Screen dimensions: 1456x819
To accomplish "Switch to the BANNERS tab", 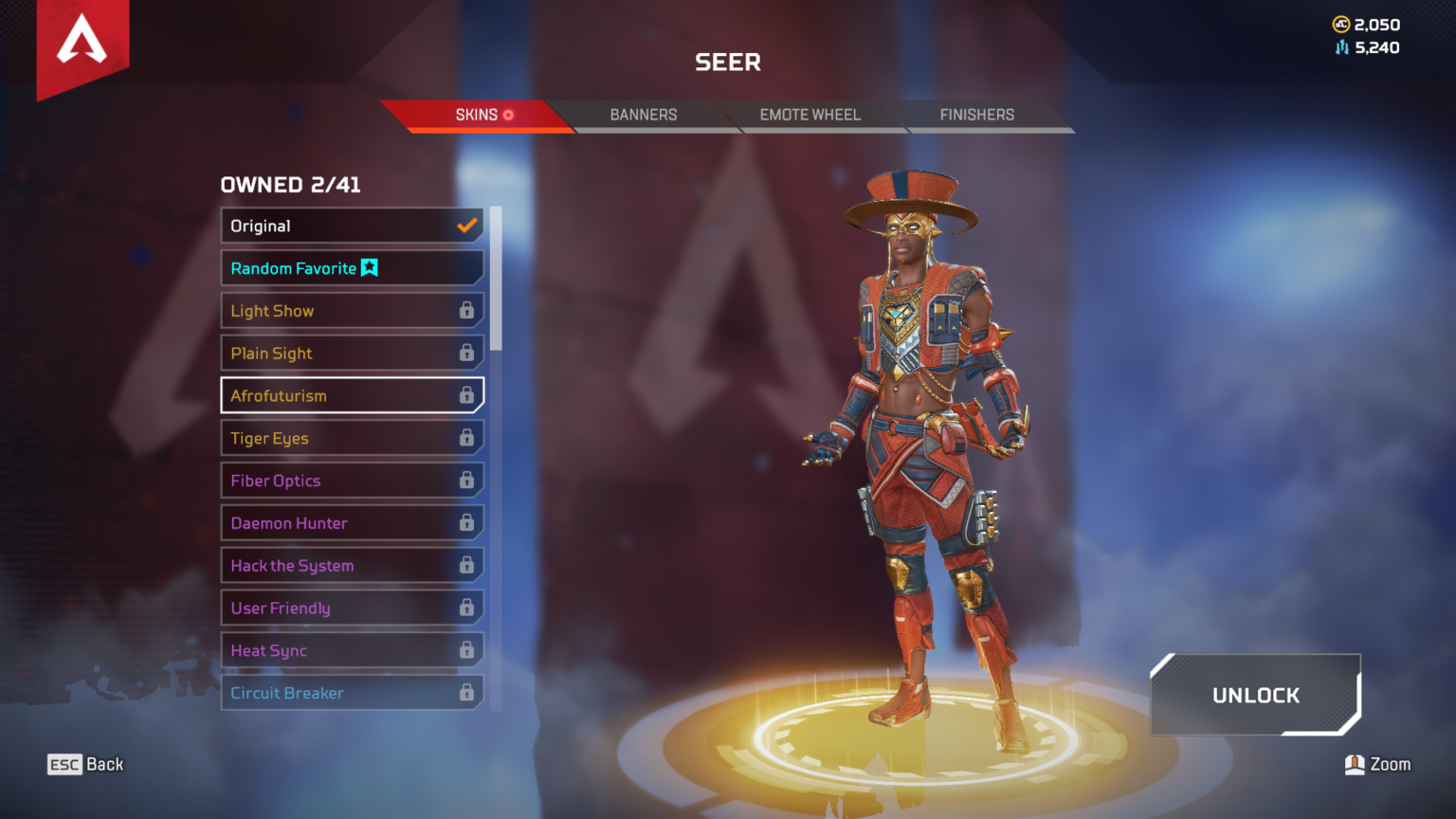I will pyautogui.click(x=644, y=115).
